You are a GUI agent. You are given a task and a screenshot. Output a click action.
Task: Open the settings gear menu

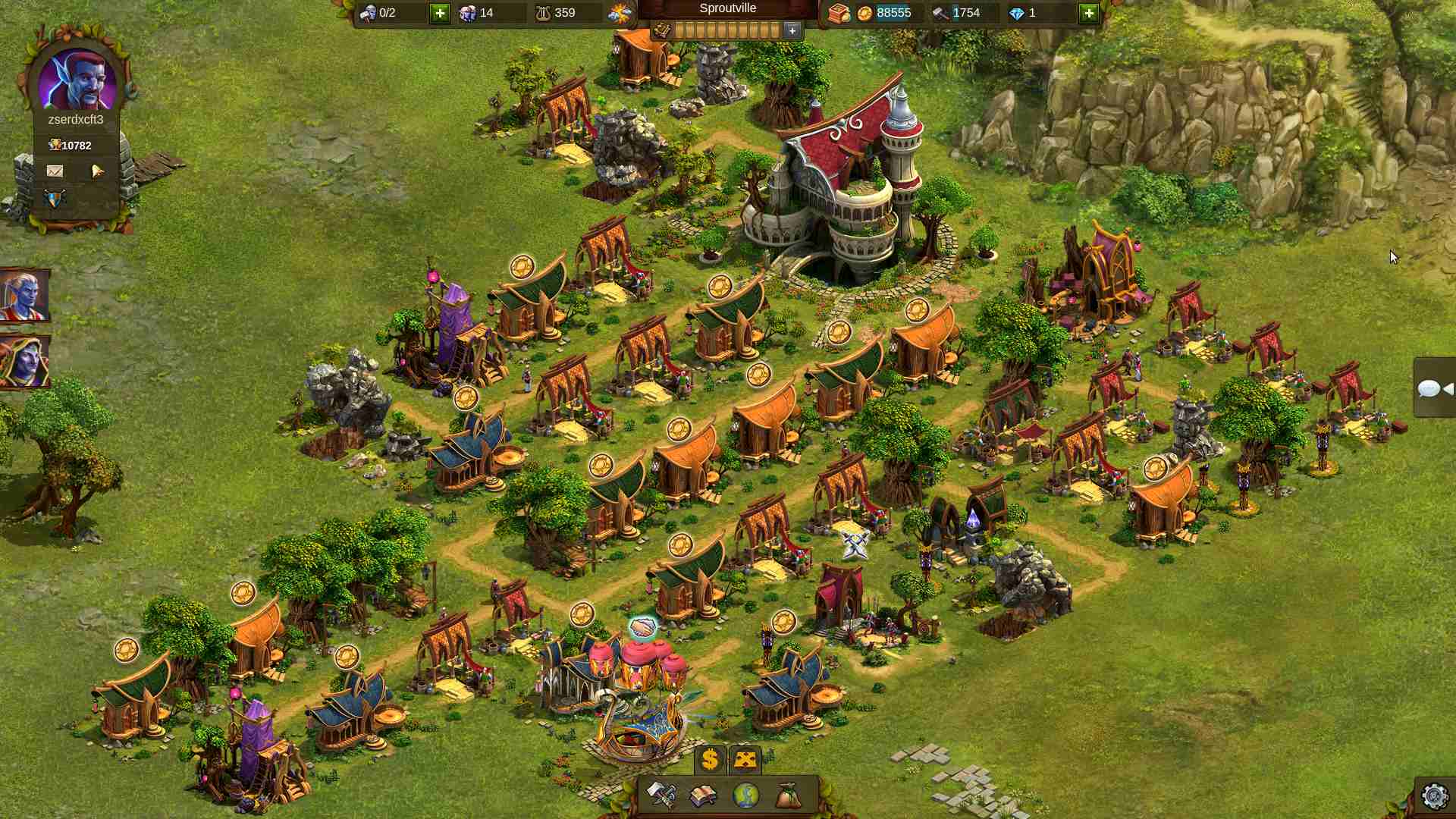[1434, 796]
